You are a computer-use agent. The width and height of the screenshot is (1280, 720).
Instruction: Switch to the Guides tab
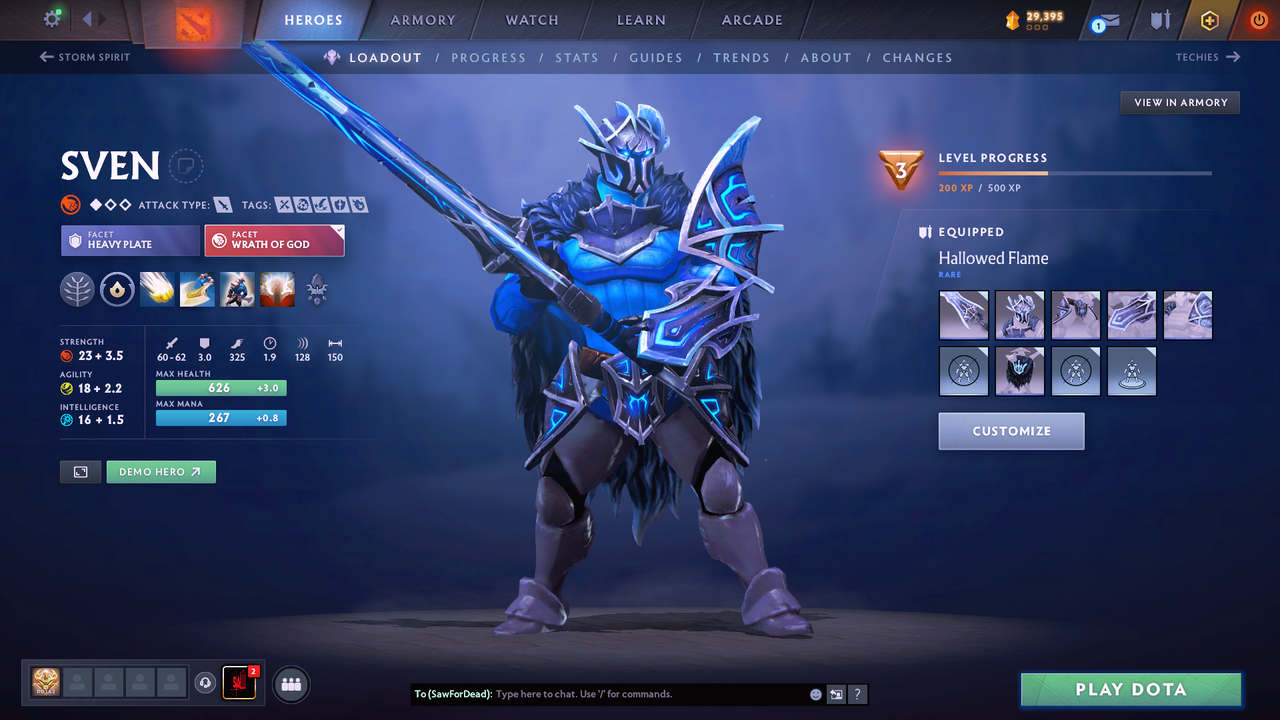[656, 57]
